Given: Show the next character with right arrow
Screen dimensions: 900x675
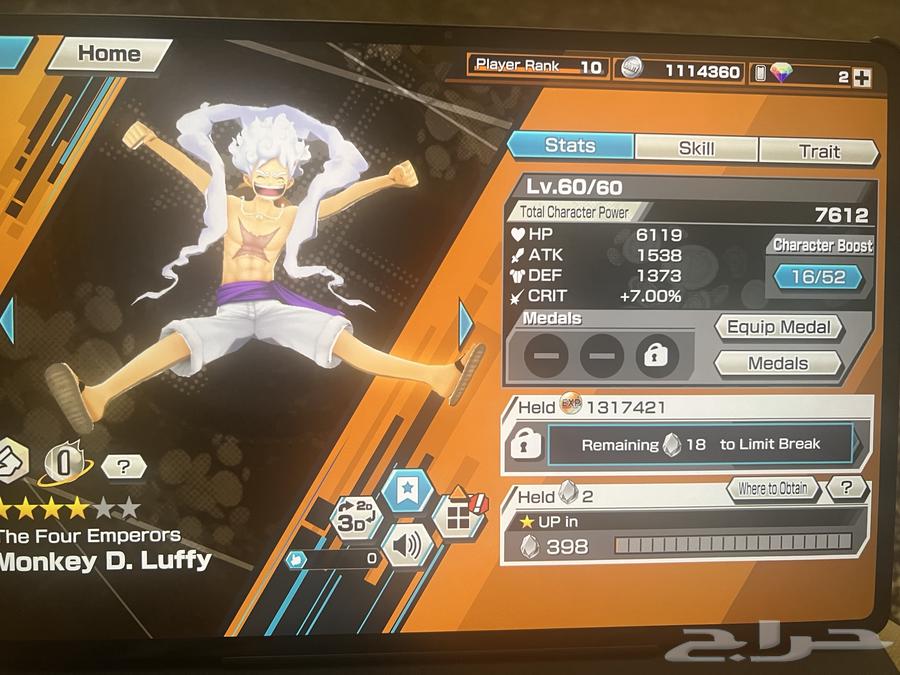Looking at the screenshot, I should [x=466, y=323].
